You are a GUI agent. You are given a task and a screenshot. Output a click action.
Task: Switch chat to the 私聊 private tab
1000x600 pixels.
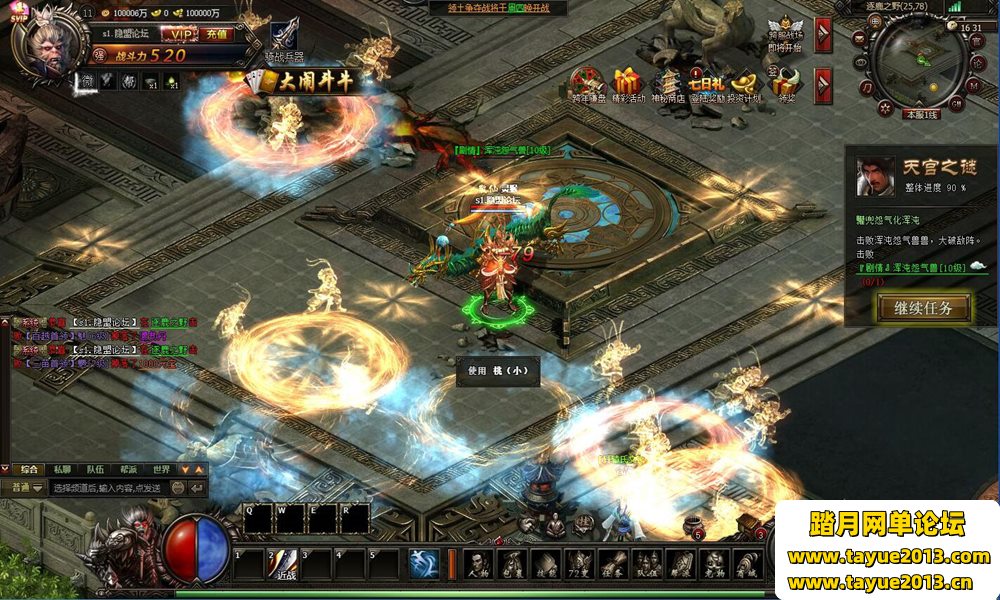[63, 468]
